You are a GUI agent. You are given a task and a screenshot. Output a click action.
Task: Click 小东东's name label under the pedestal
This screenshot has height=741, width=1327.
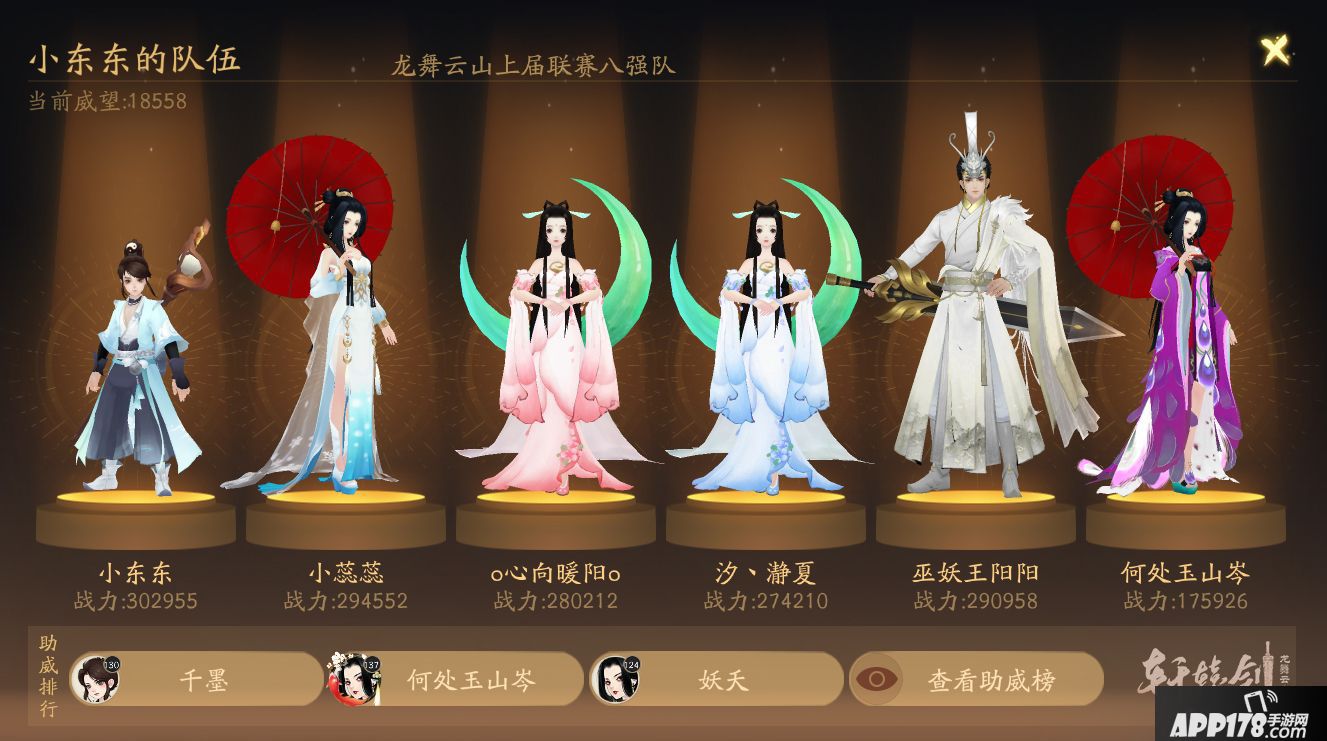(x=139, y=571)
